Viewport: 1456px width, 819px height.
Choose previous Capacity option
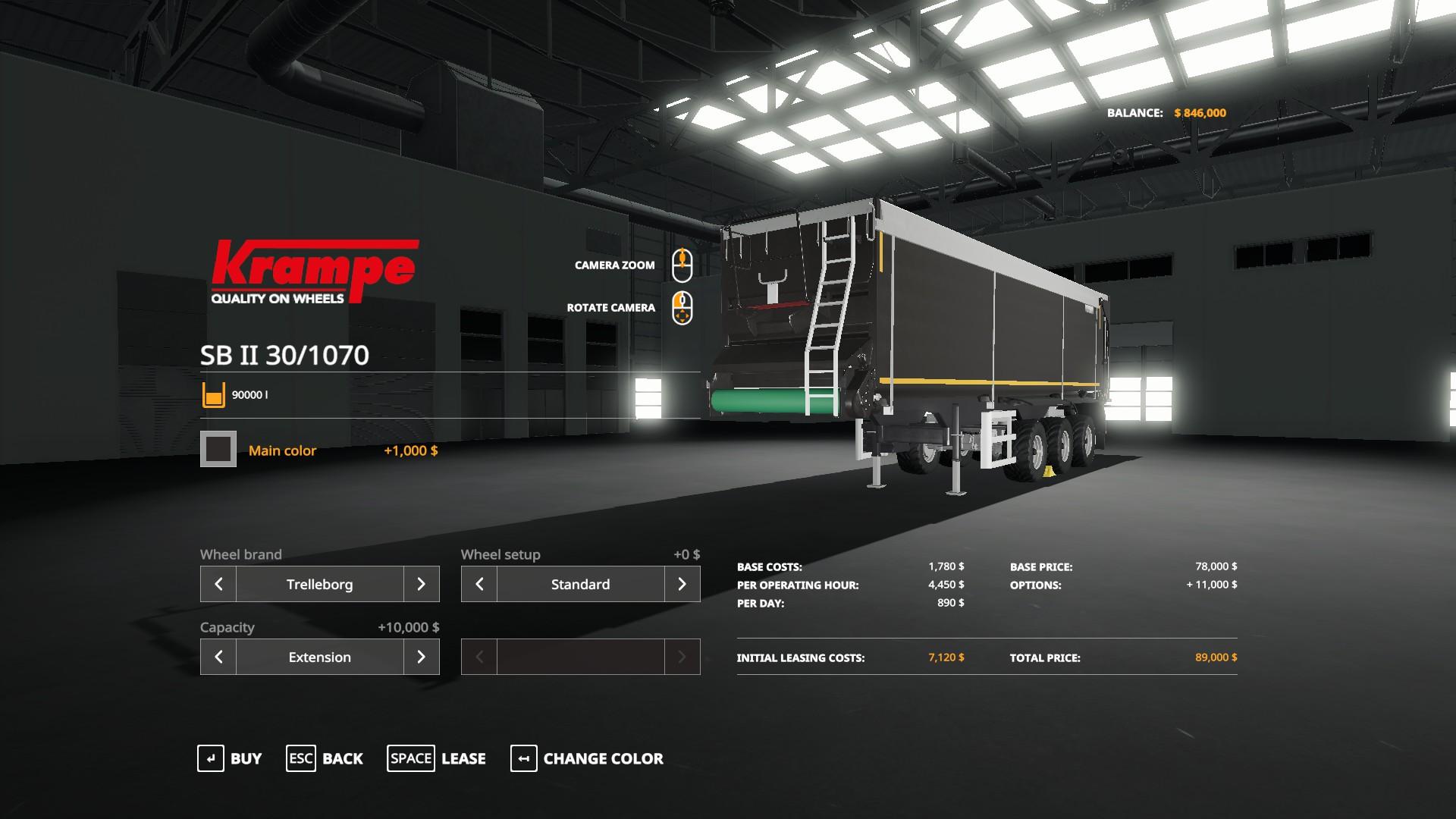tap(218, 657)
